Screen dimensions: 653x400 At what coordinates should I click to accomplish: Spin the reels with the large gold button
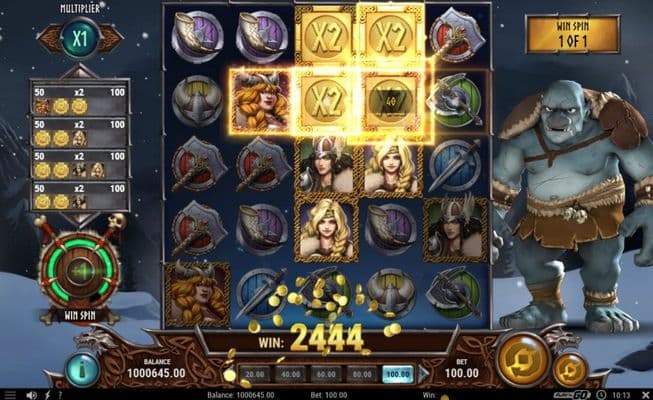point(520,354)
